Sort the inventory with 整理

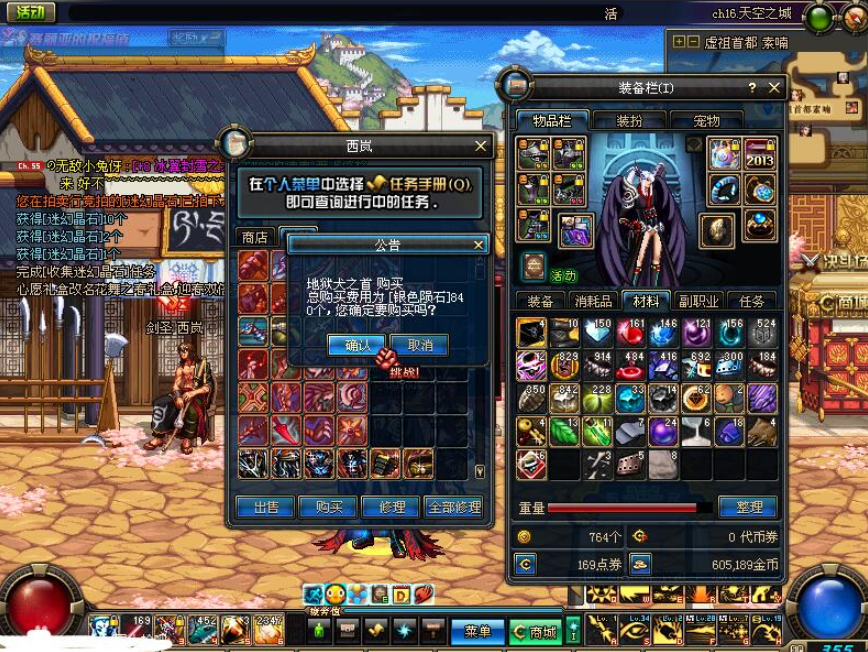coord(748,507)
